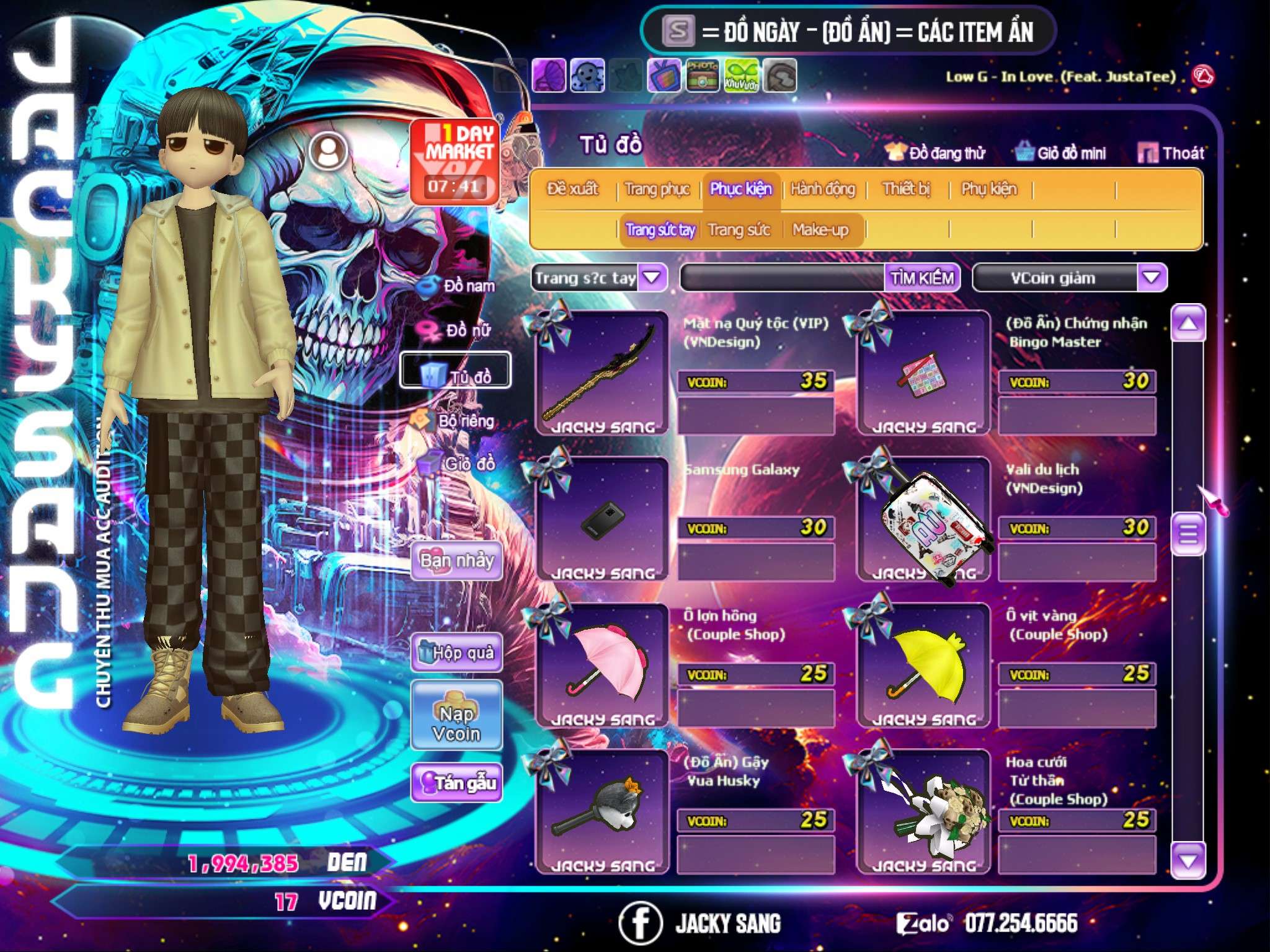The image size is (1270, 952).
Task: Open the Hành động tab
Action: (x=822, y=189)
